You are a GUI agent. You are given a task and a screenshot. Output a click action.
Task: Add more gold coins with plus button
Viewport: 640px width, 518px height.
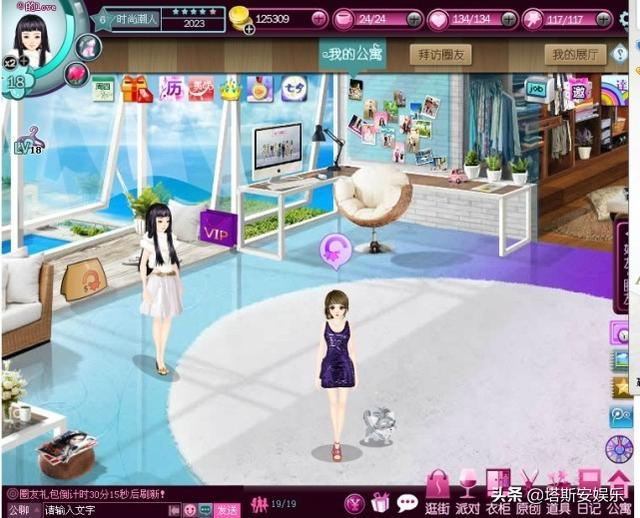(x=318, y=18)
